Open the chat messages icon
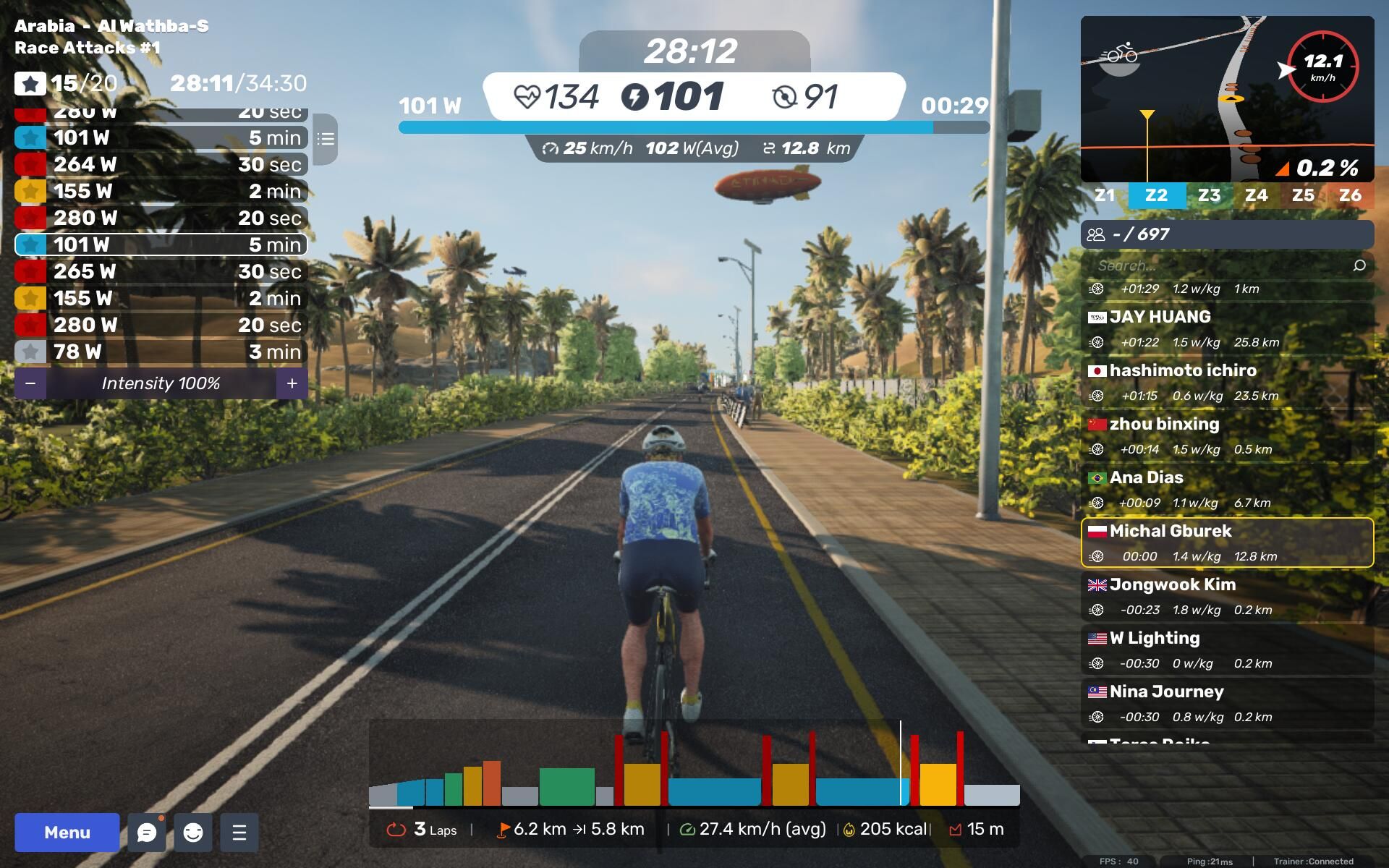 pyautogui.click(x=147, y=833)
